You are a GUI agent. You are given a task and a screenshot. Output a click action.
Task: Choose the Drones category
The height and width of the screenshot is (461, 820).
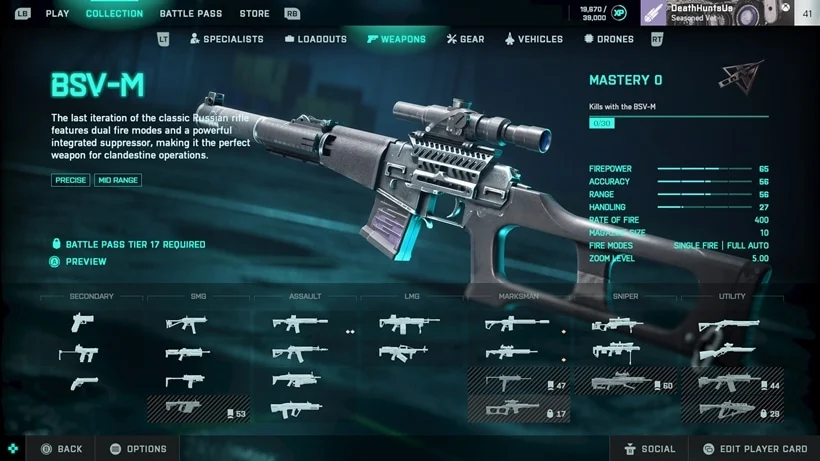click(x=608, y=39)
